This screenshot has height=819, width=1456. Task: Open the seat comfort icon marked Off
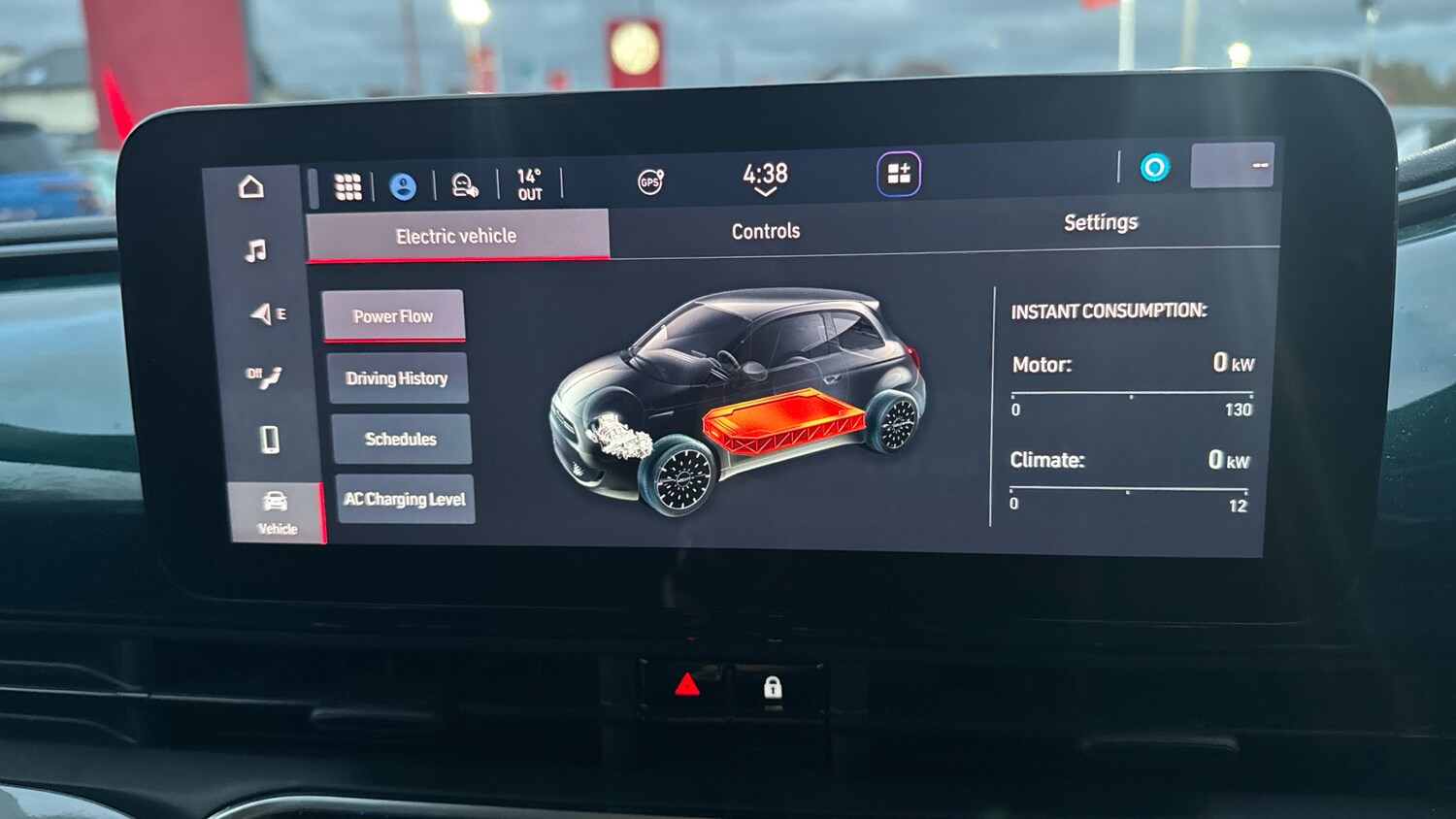[x=264, y=377]
